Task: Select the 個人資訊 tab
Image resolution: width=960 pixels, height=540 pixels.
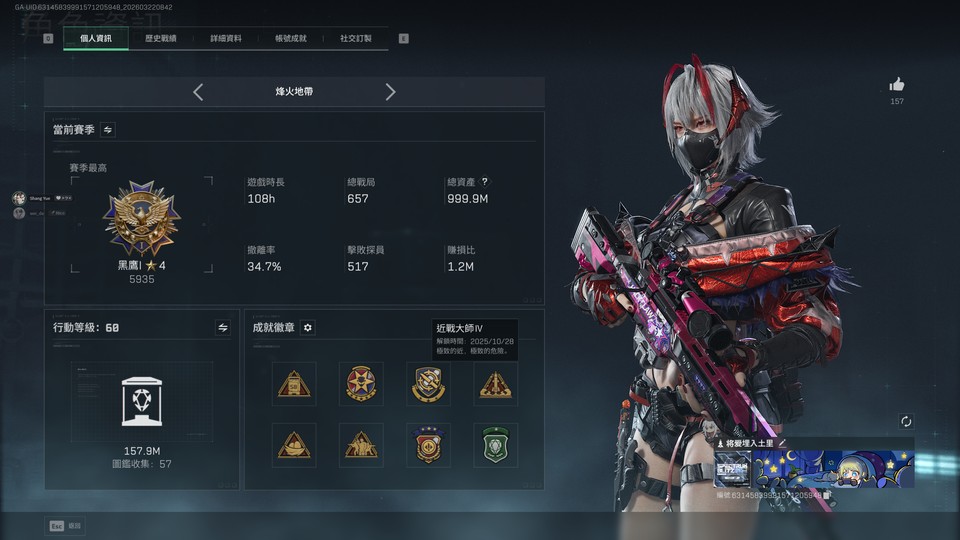Action: tap(96, 39)
